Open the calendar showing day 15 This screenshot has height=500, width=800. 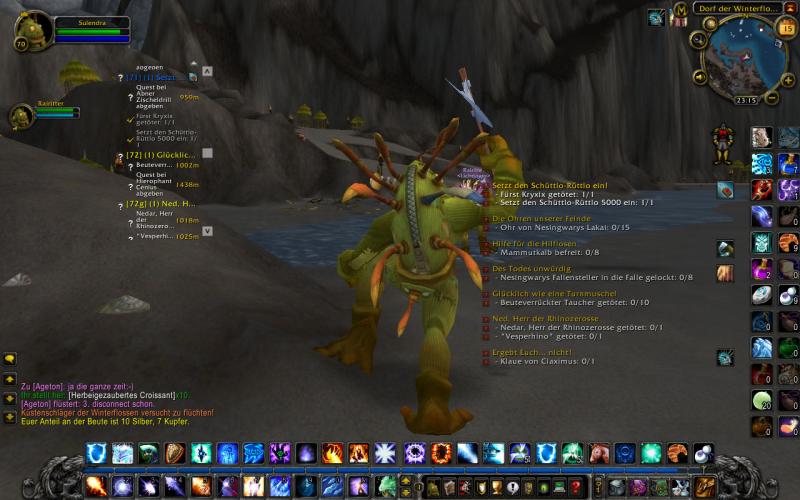pyautogui.click(x=784, y=29)
